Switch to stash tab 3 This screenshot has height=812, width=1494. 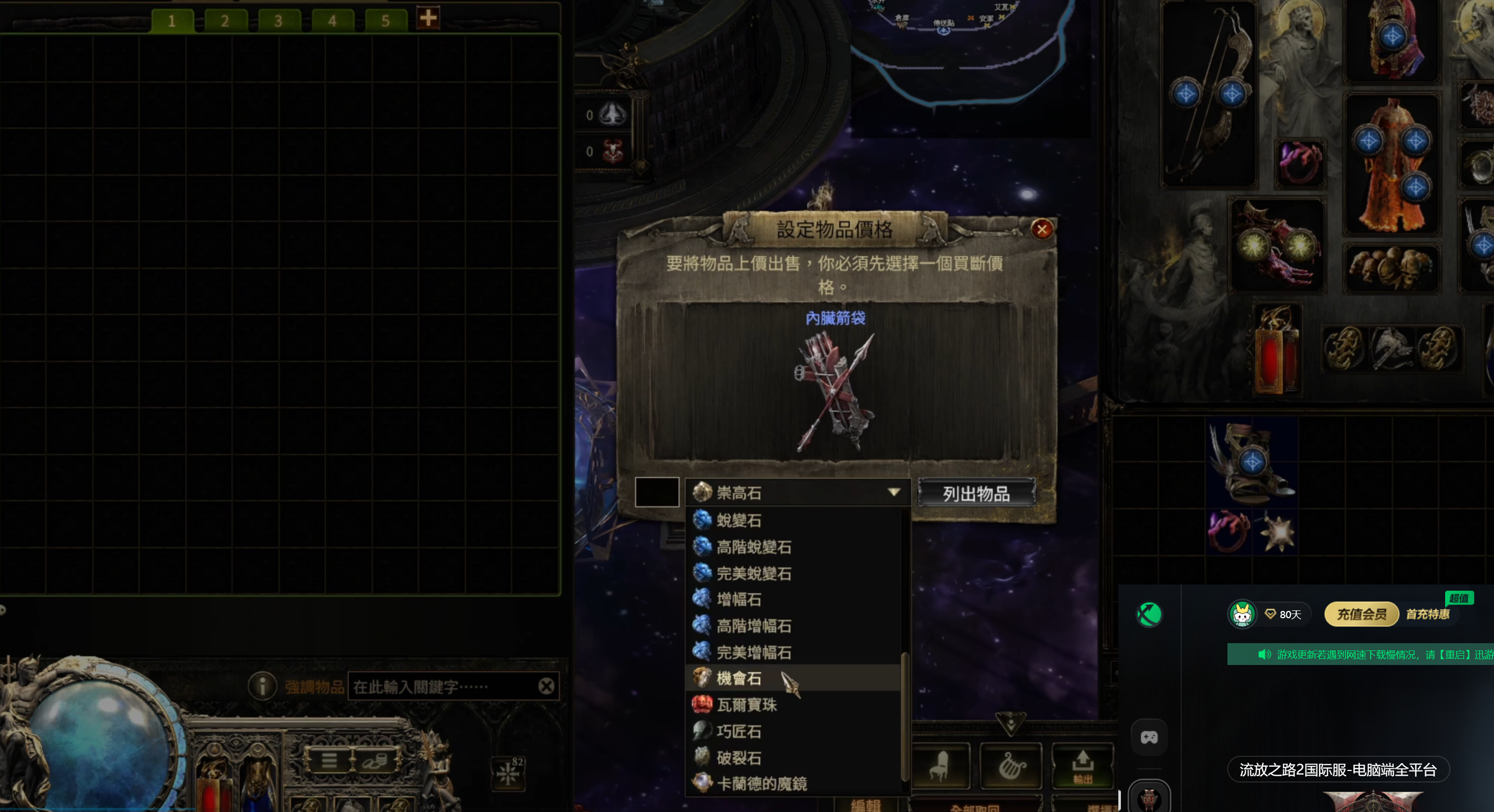(x=279, y=21)
